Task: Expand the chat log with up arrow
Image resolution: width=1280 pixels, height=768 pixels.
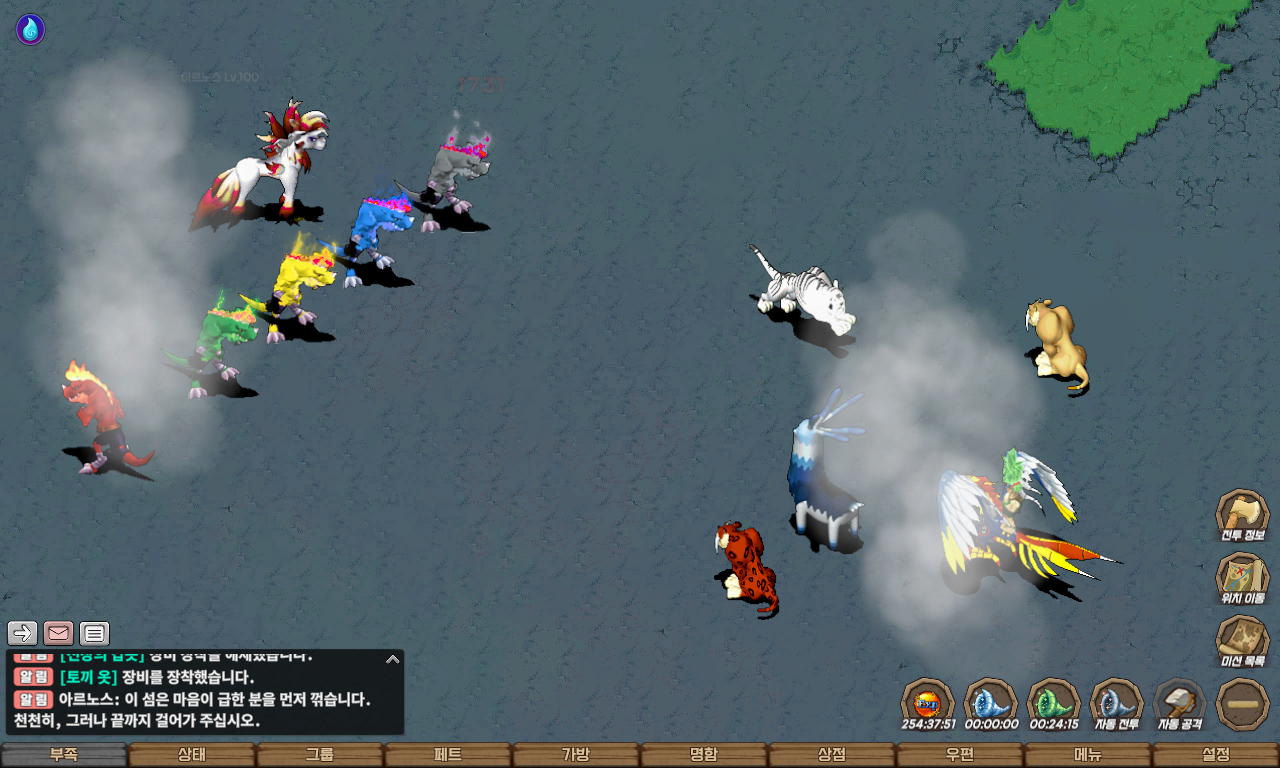Action: pyautogui.click(x=393, y=659)
